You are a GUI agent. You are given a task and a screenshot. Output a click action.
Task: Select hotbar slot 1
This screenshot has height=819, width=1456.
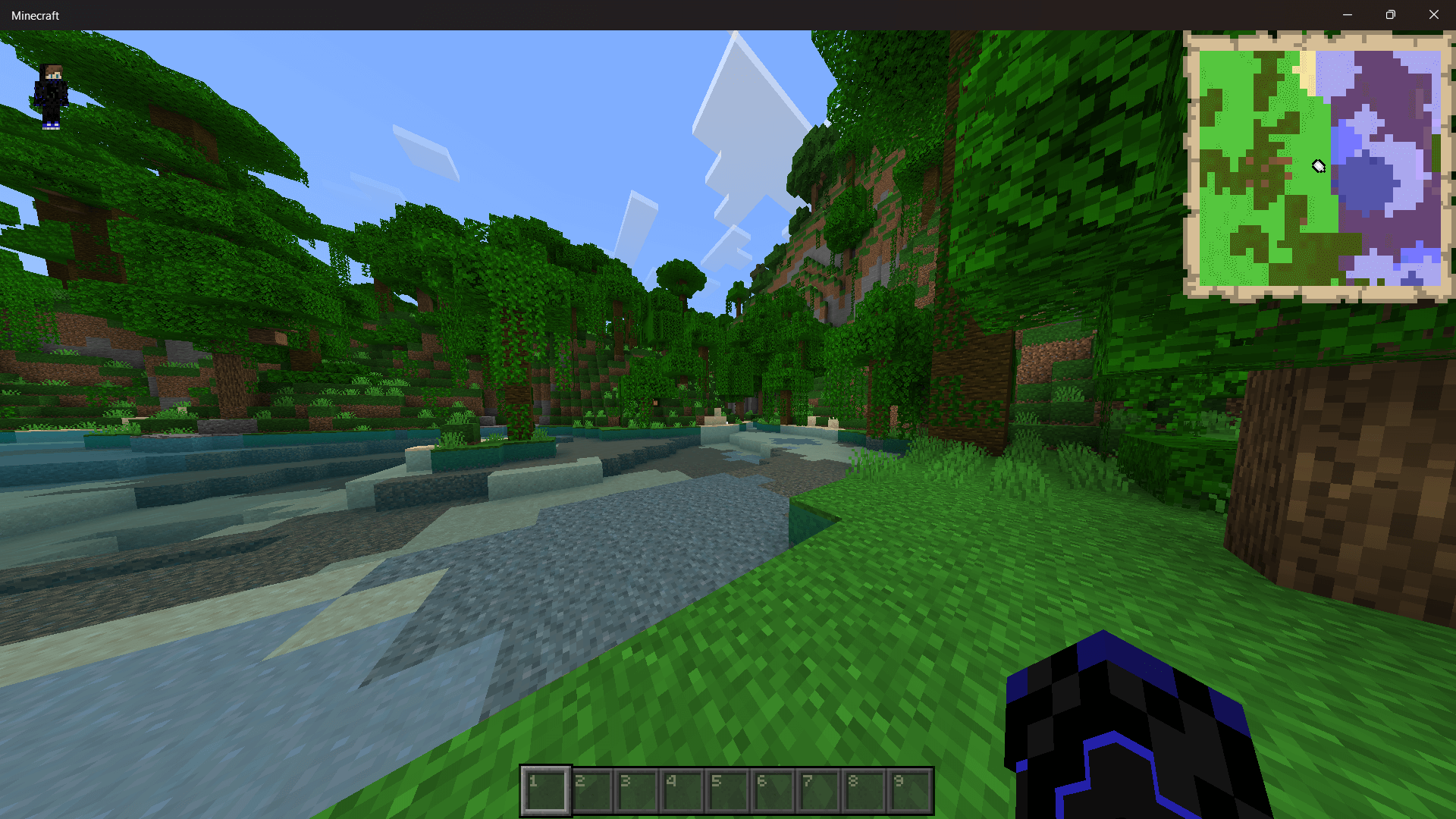(x=544, y=789)
